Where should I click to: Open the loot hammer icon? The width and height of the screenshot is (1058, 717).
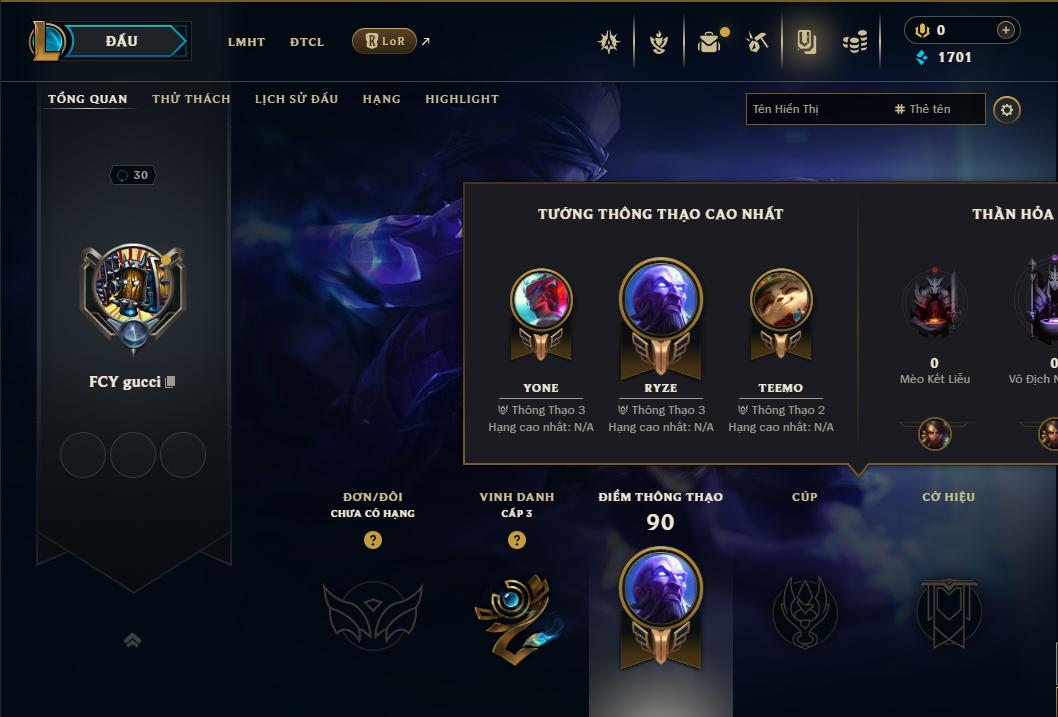[757, 42]
